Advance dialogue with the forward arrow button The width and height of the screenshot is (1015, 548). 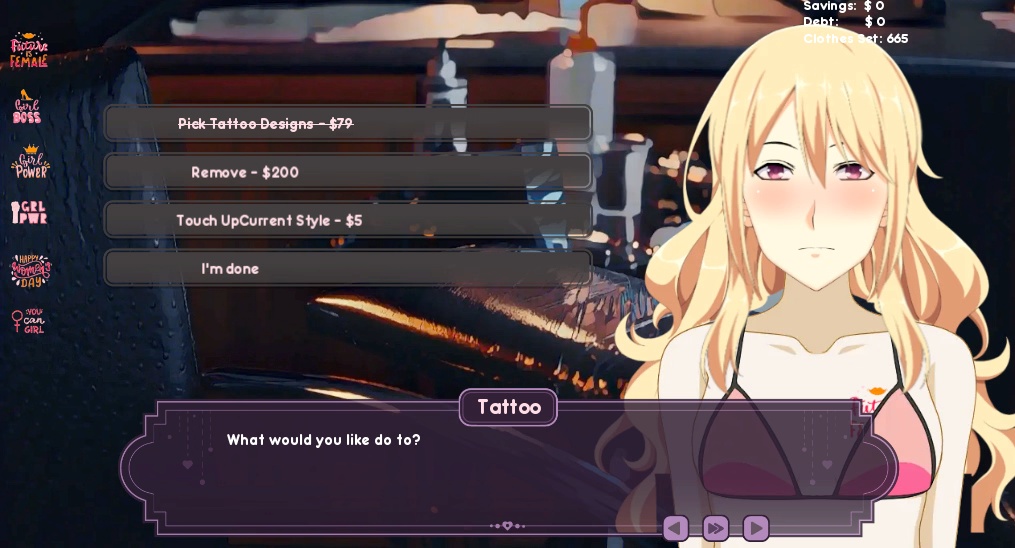tap(756, 528)
